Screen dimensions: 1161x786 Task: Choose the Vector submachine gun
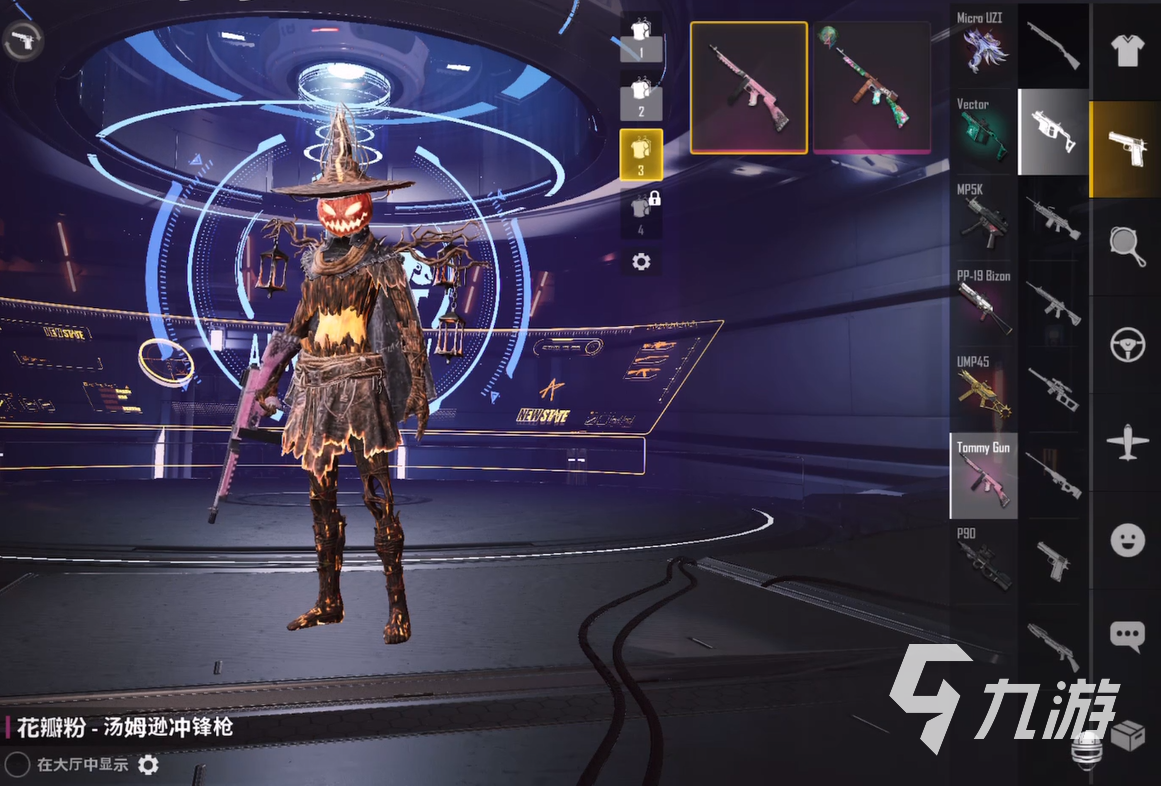[x=983, y=132]
